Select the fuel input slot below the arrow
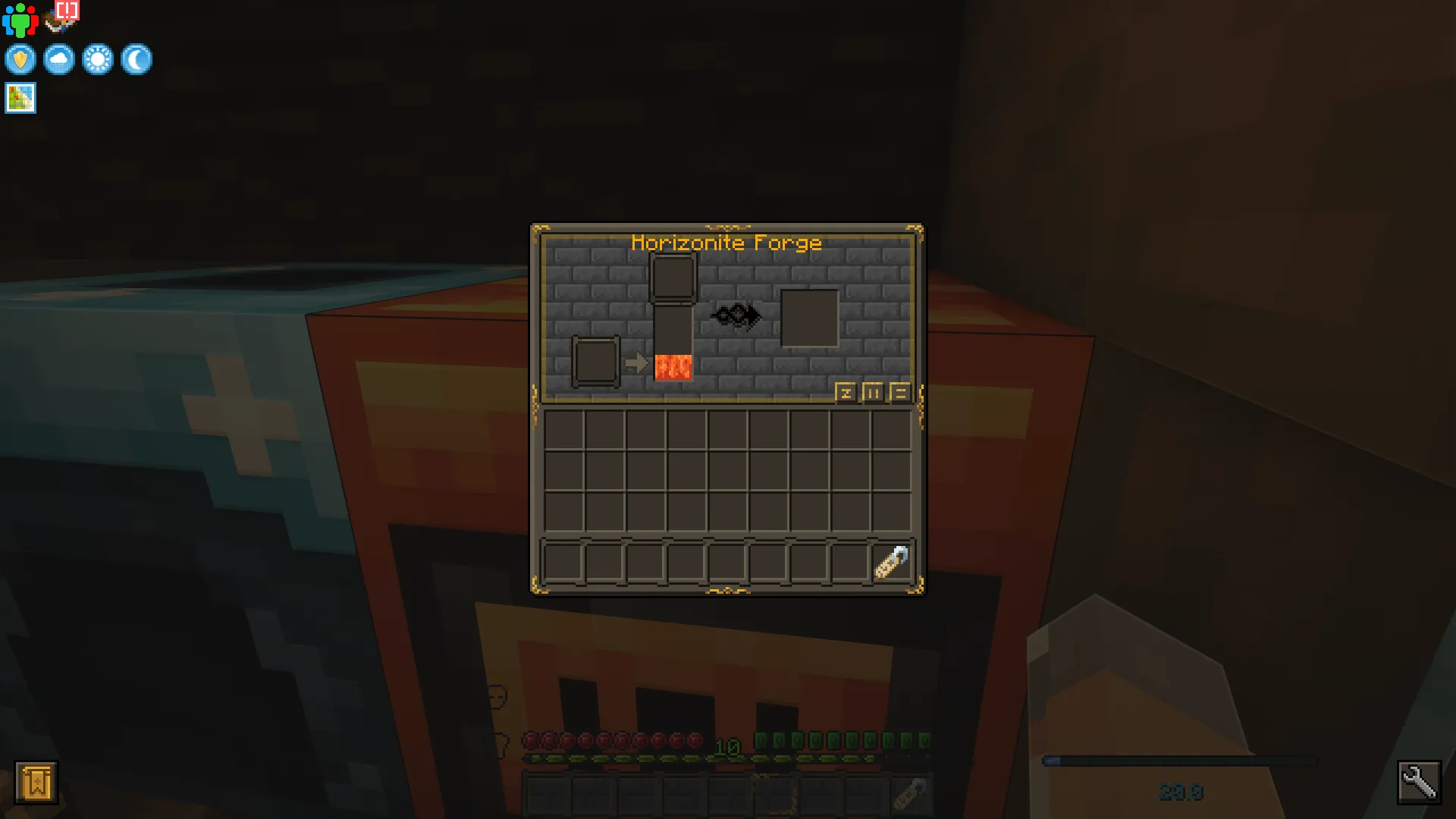Image resolution: width=1456 pixels, height=819 pixels. [x=595, y=362]
